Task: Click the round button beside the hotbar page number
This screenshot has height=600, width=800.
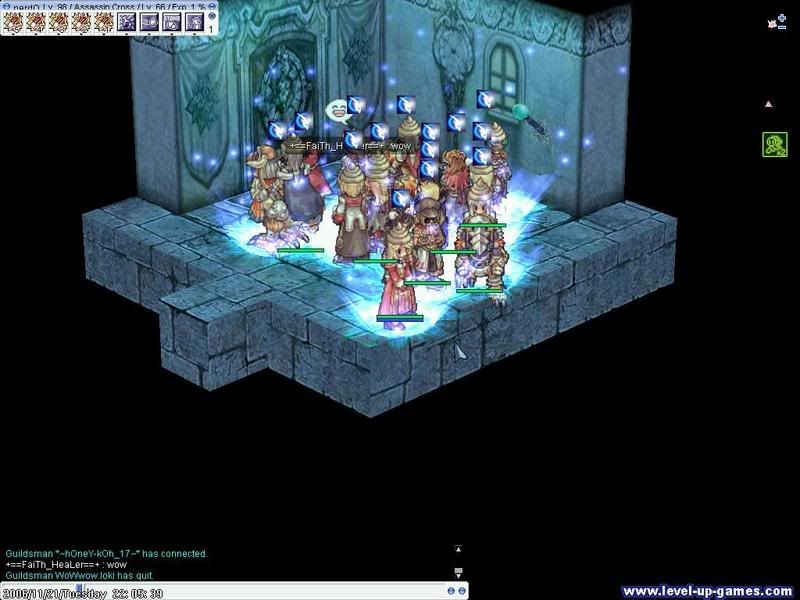Action: click(x=212, y=17)
